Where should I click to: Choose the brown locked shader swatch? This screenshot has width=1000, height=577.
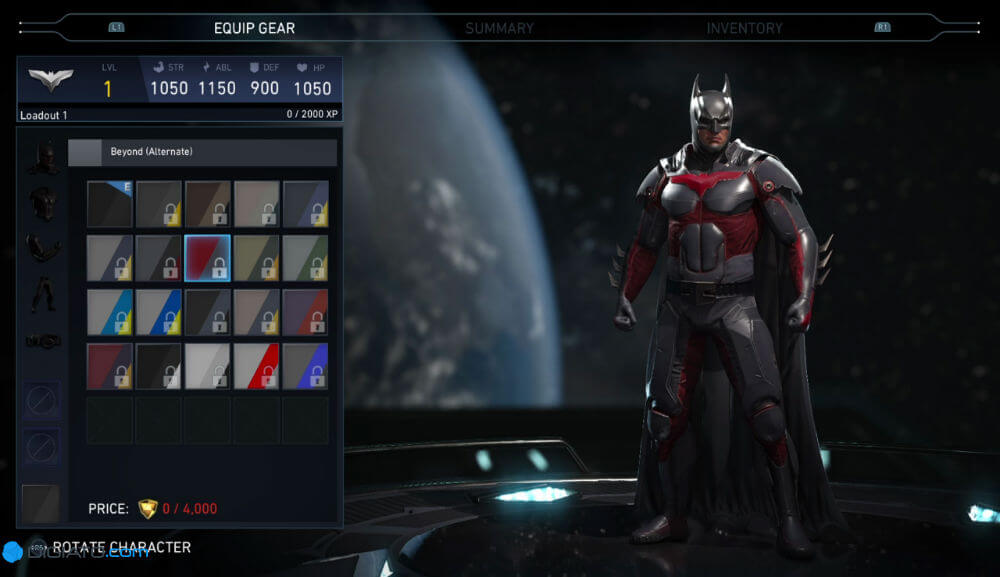coord(208,204)
